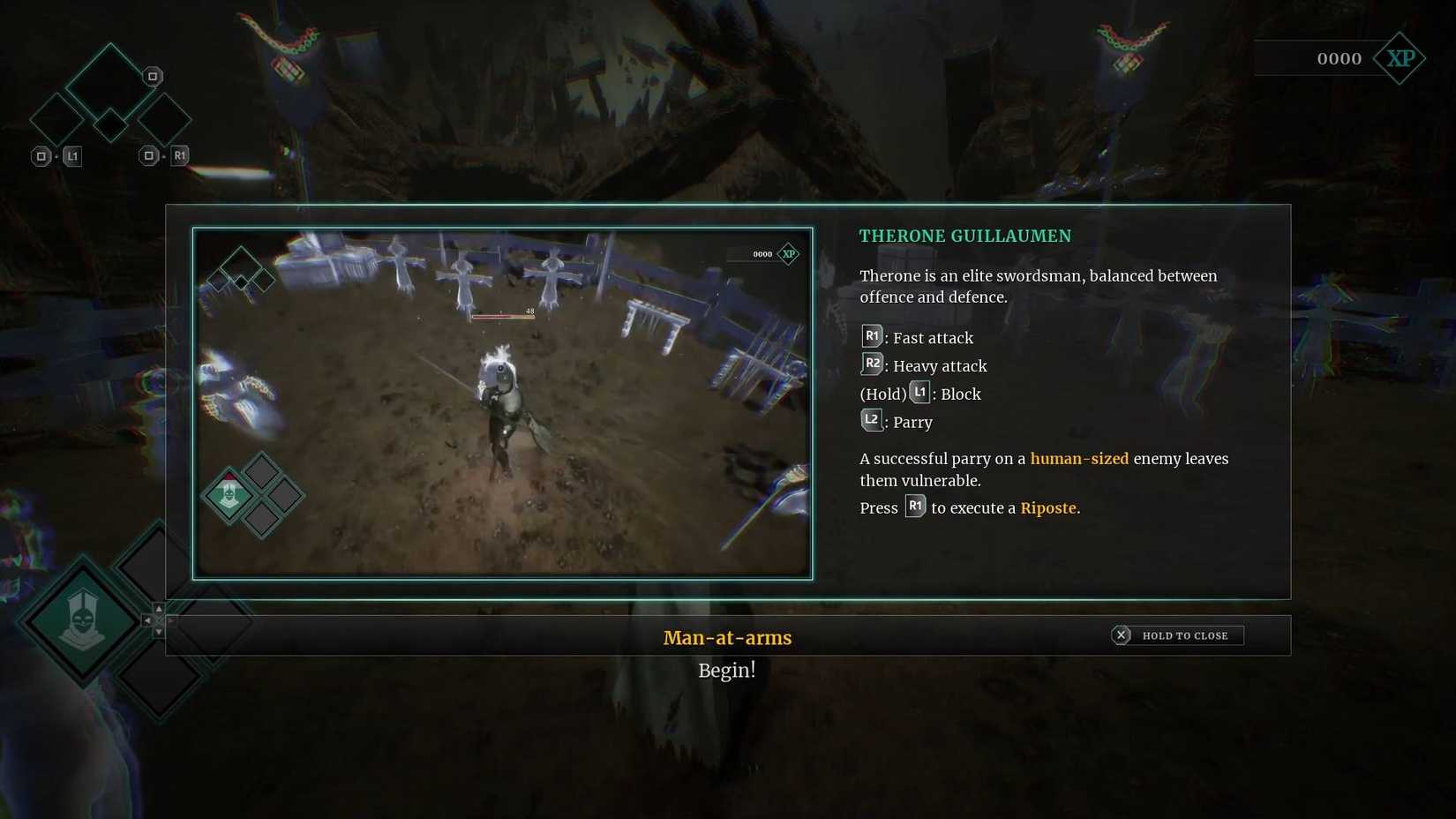
Task: Click the tutorial video preview window
Action: (503, 402)
